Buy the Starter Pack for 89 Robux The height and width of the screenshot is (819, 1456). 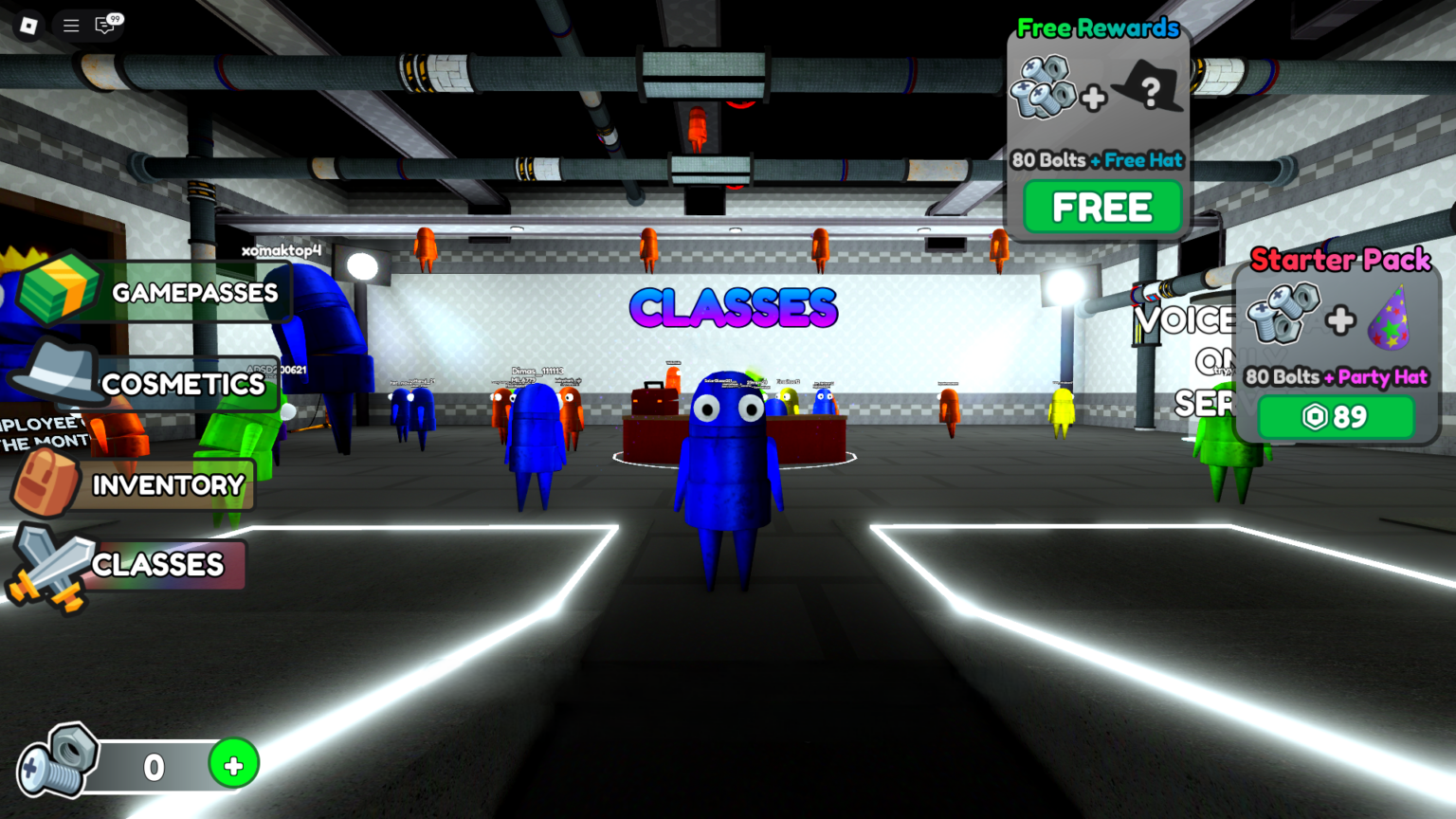click(1336, 416)
